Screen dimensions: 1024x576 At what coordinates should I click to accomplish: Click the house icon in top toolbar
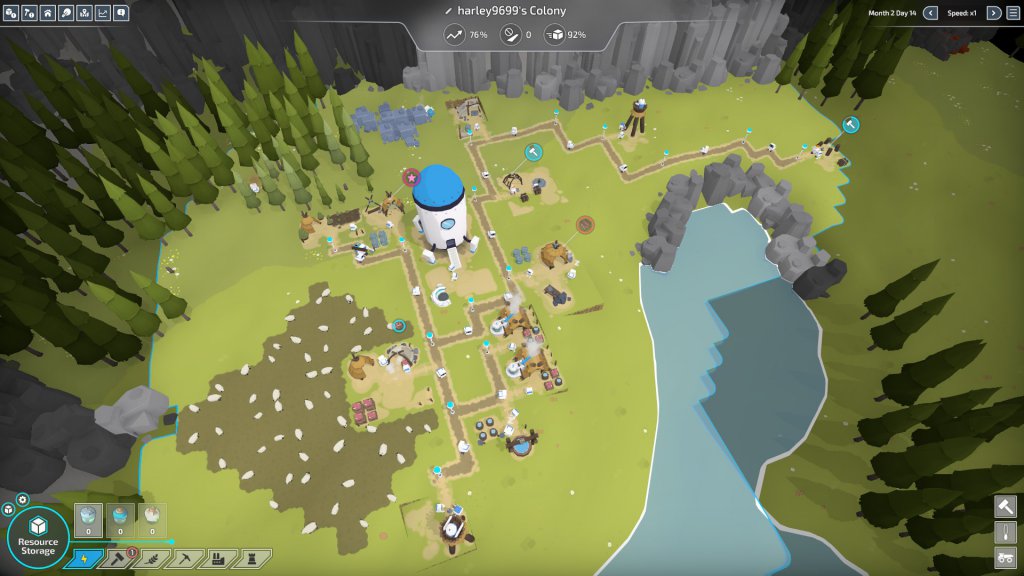tap(48, 13)
